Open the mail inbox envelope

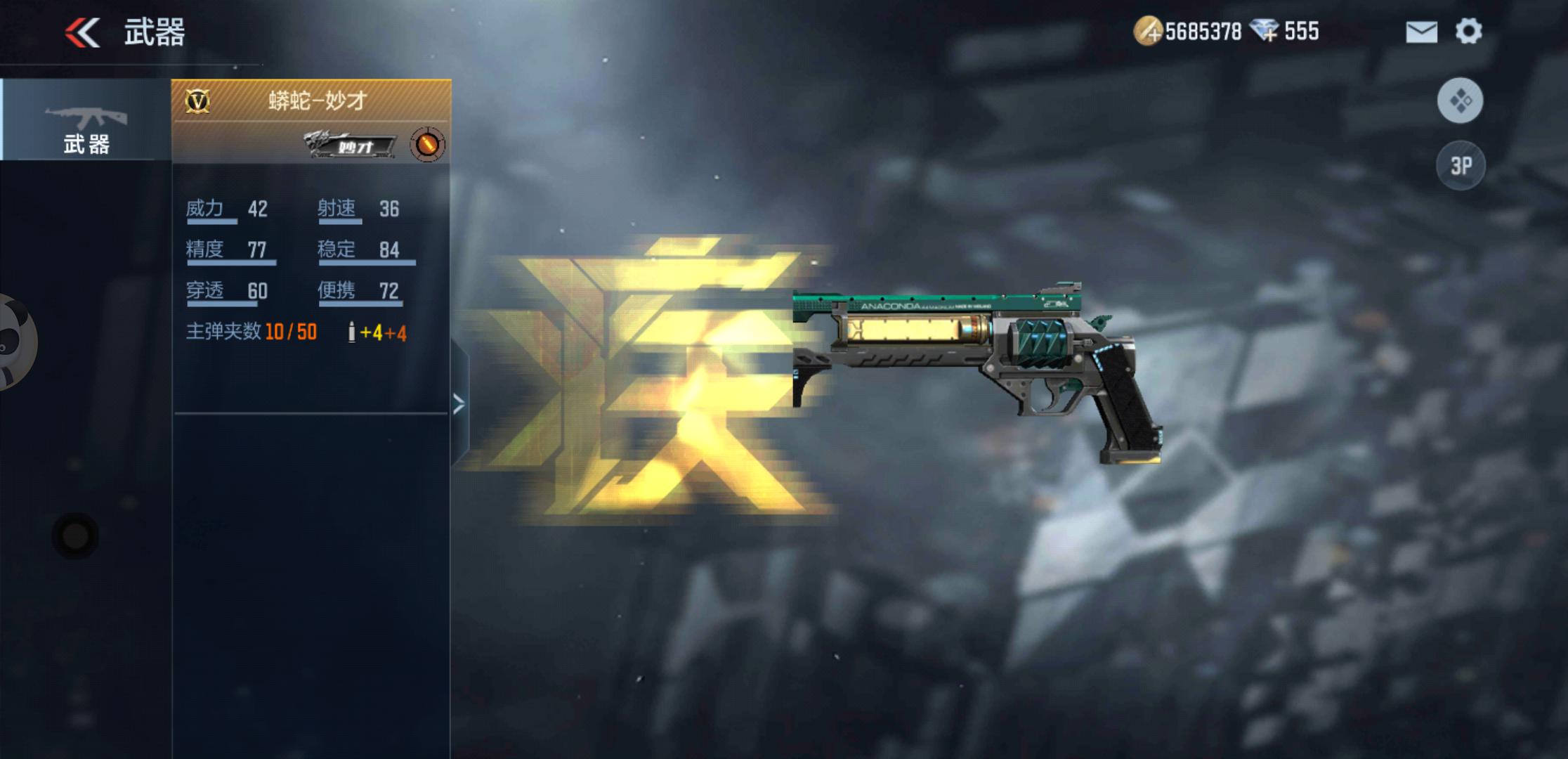pos(1421,32)
